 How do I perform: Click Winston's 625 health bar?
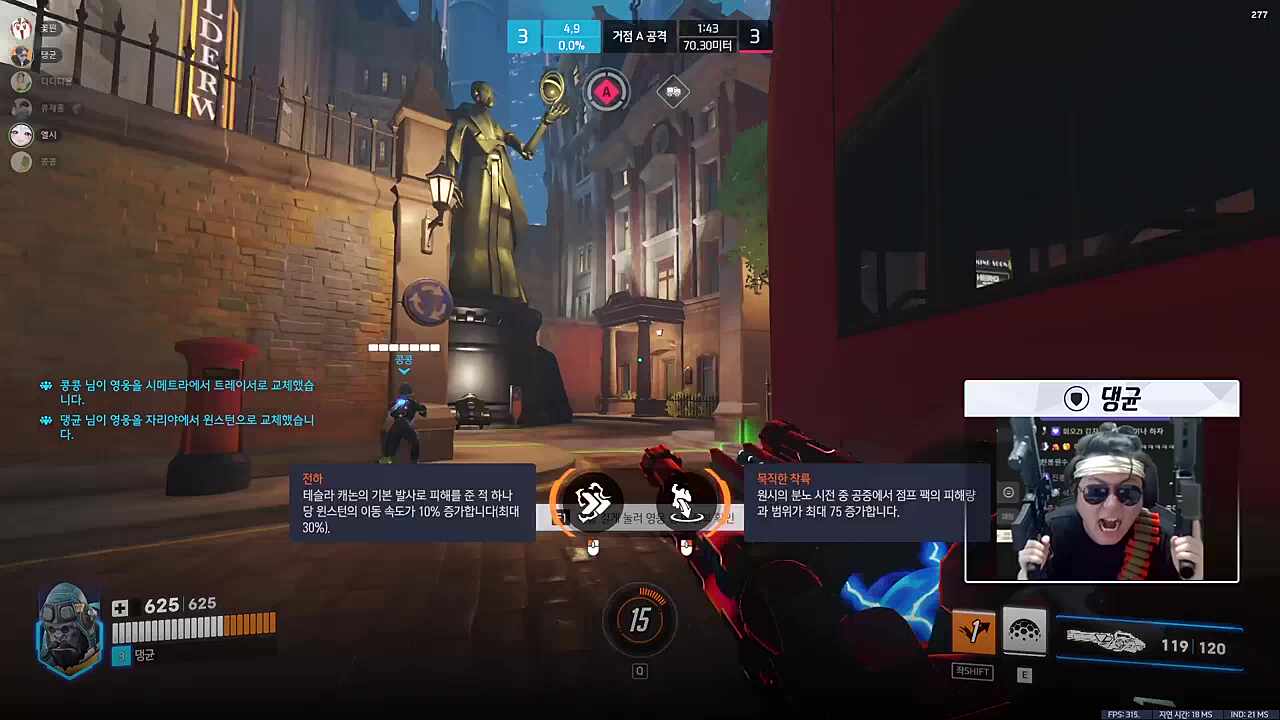pyautogui.click(x=195, y=630)
